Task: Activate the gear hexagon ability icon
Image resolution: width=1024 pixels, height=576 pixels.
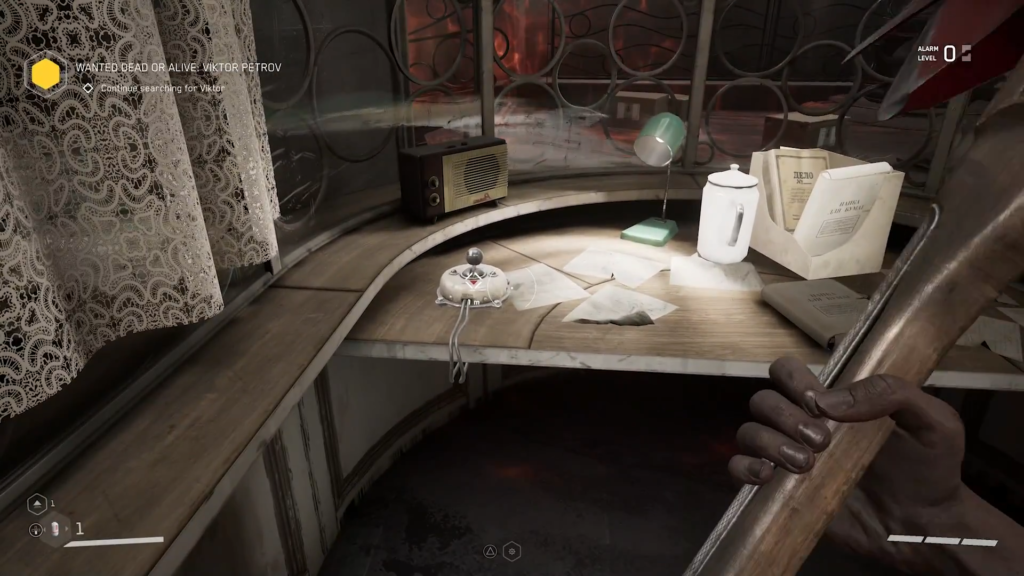Action: pos(511,550)
